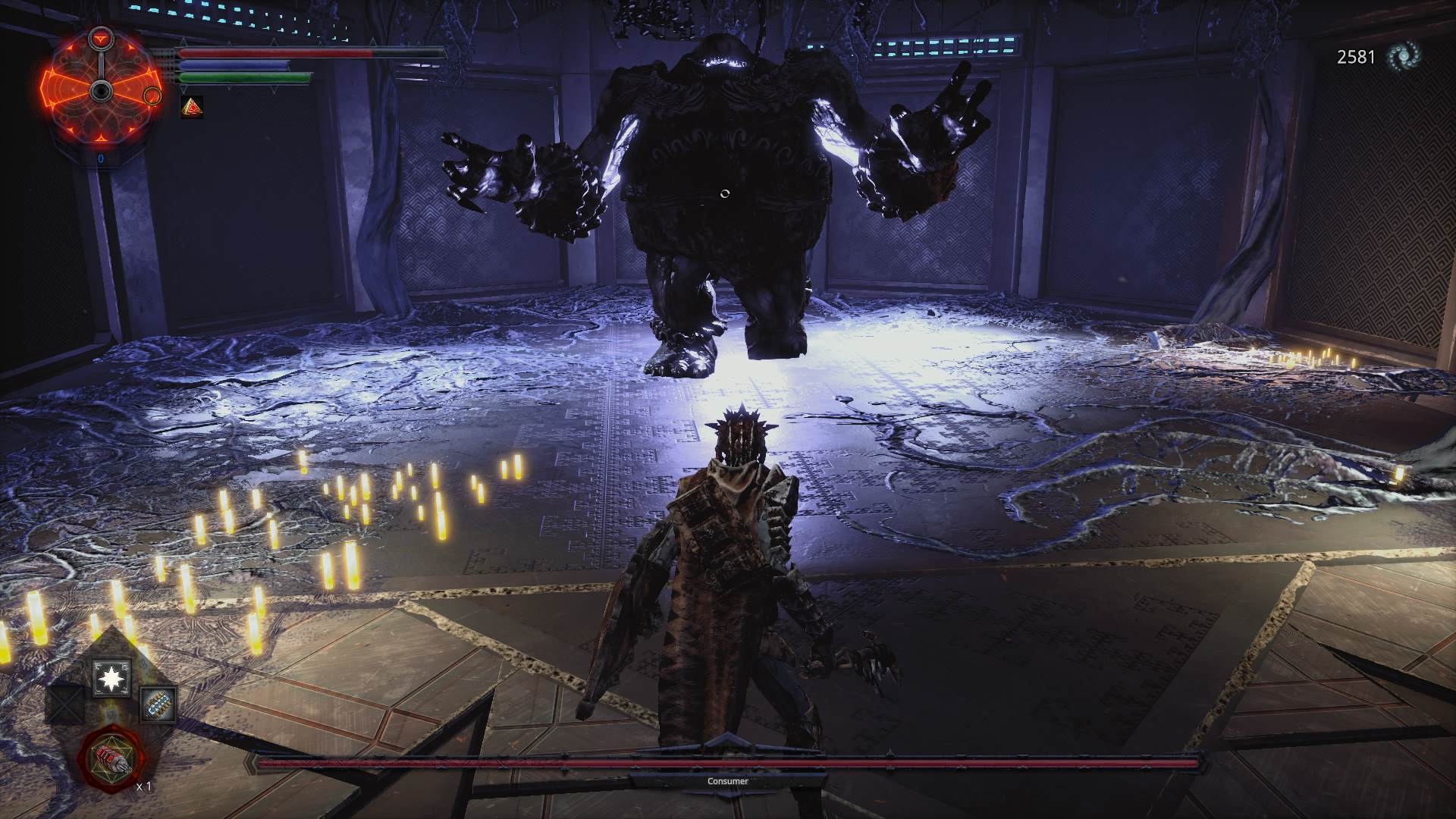Click the red pyramid status effect icon
Image resolution: width=1456 pixels, height=819 pixels.
coord(191,108)
